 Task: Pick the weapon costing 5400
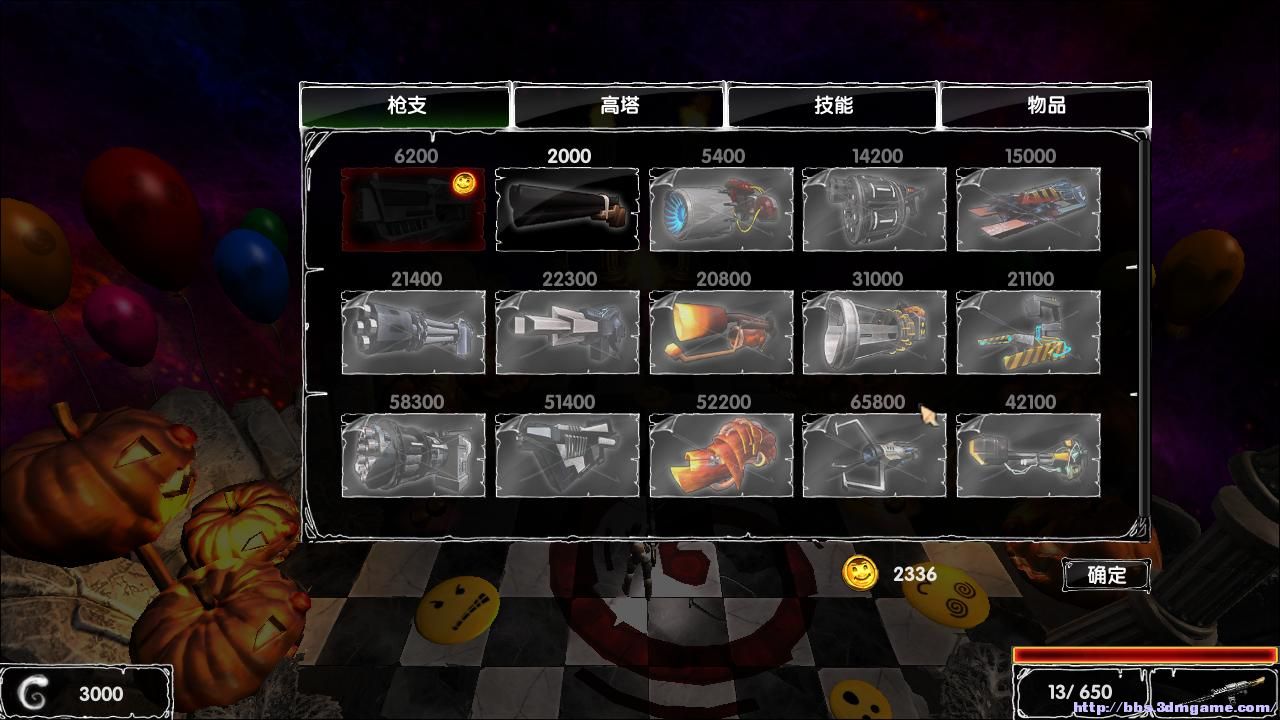click(x=721, y=209)
